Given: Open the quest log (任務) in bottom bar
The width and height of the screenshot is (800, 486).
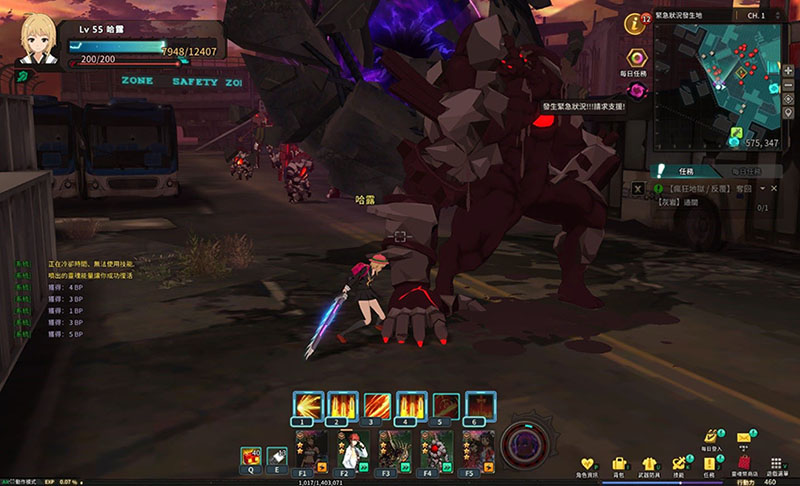Looking at the screenshot, I should point(711,464).
